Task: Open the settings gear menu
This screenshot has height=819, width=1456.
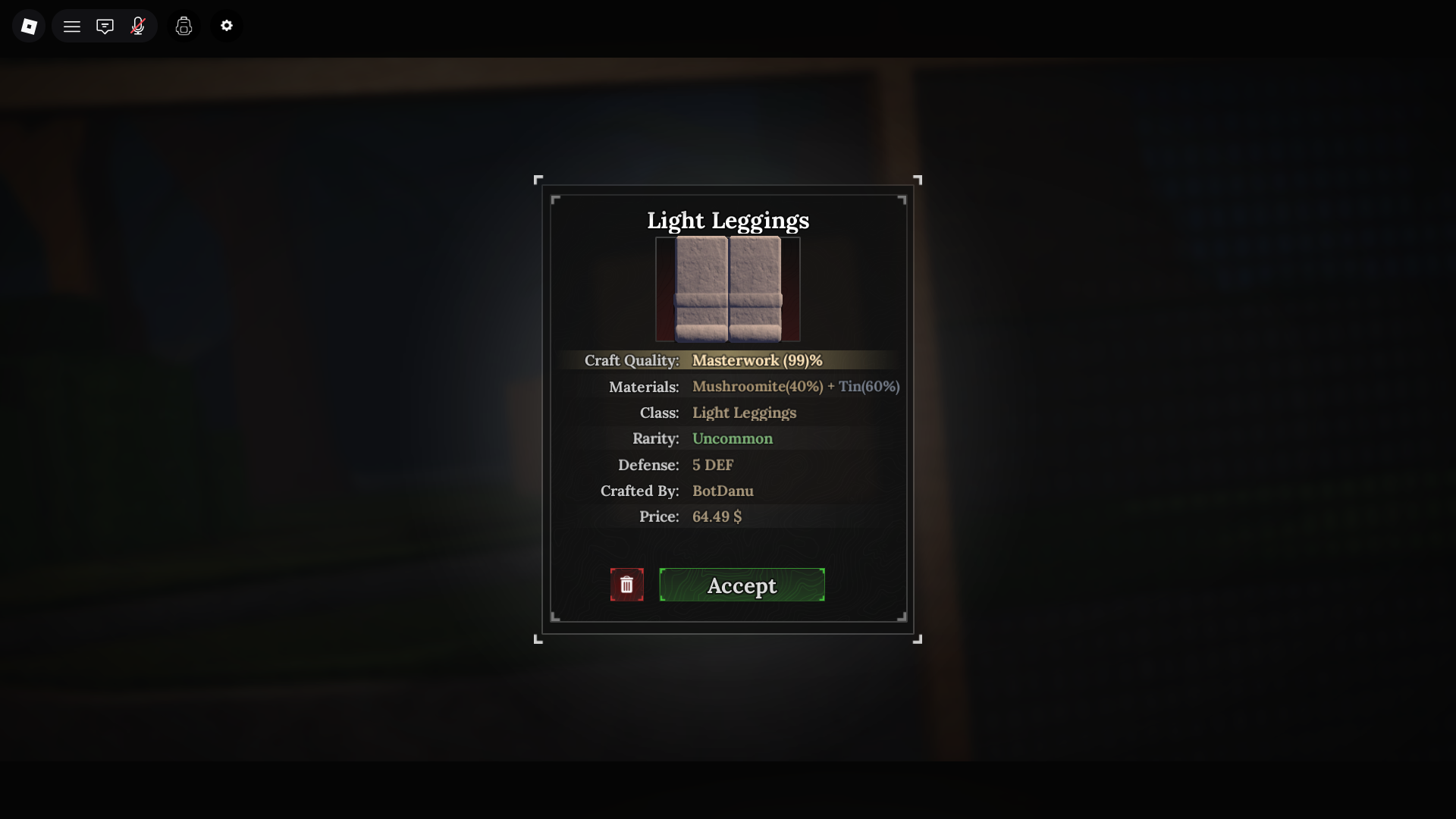Action: 226,25
